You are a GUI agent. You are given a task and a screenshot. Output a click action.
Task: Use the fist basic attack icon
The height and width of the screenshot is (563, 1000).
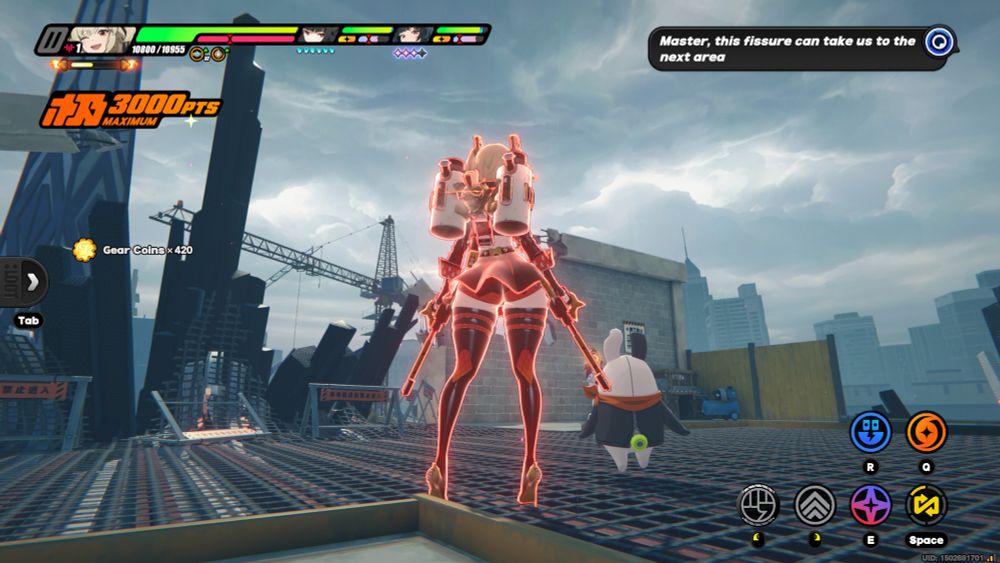tap(758, 505)
